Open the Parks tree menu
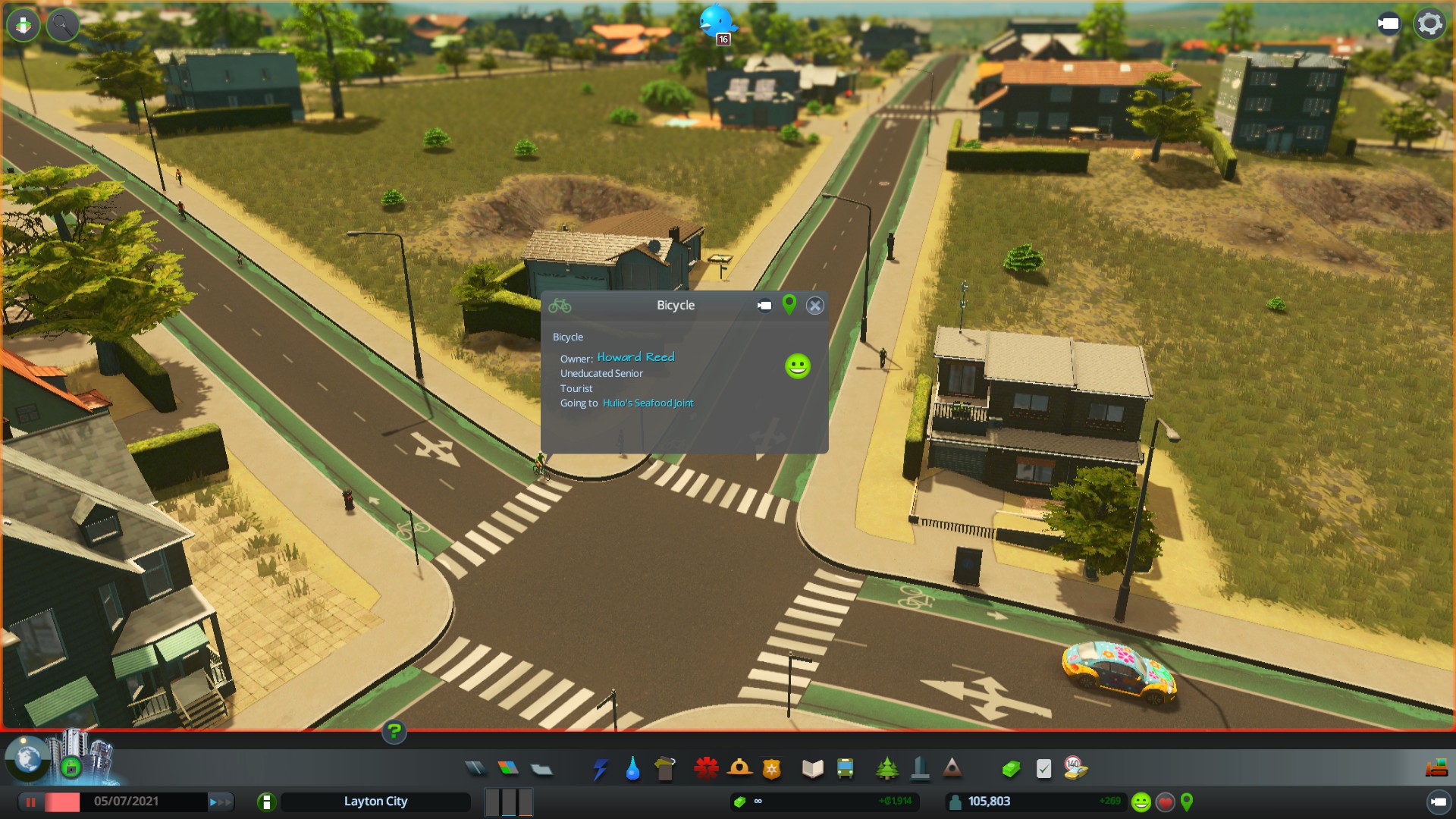 886,769
